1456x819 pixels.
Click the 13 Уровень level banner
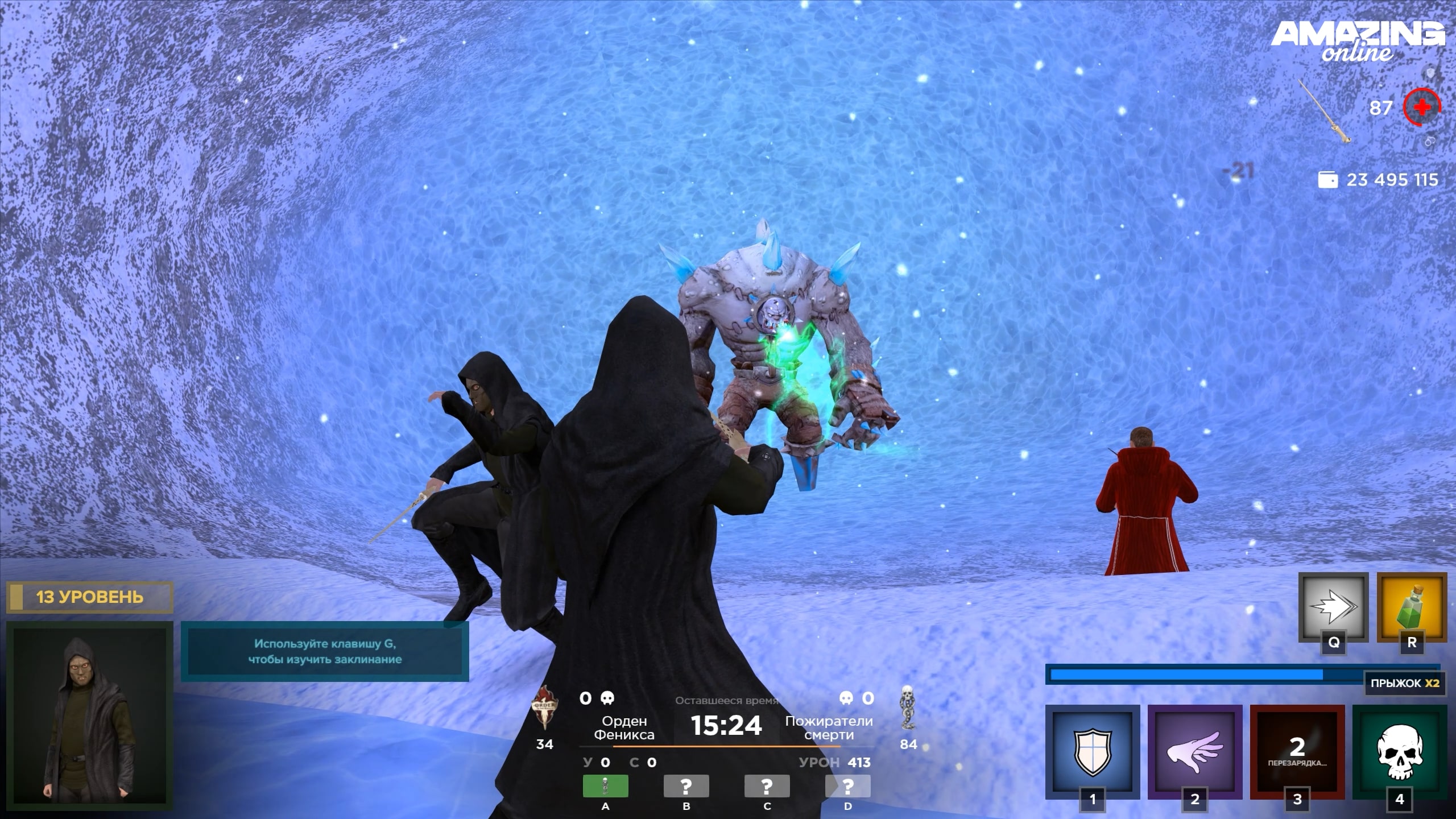[89, 597]
